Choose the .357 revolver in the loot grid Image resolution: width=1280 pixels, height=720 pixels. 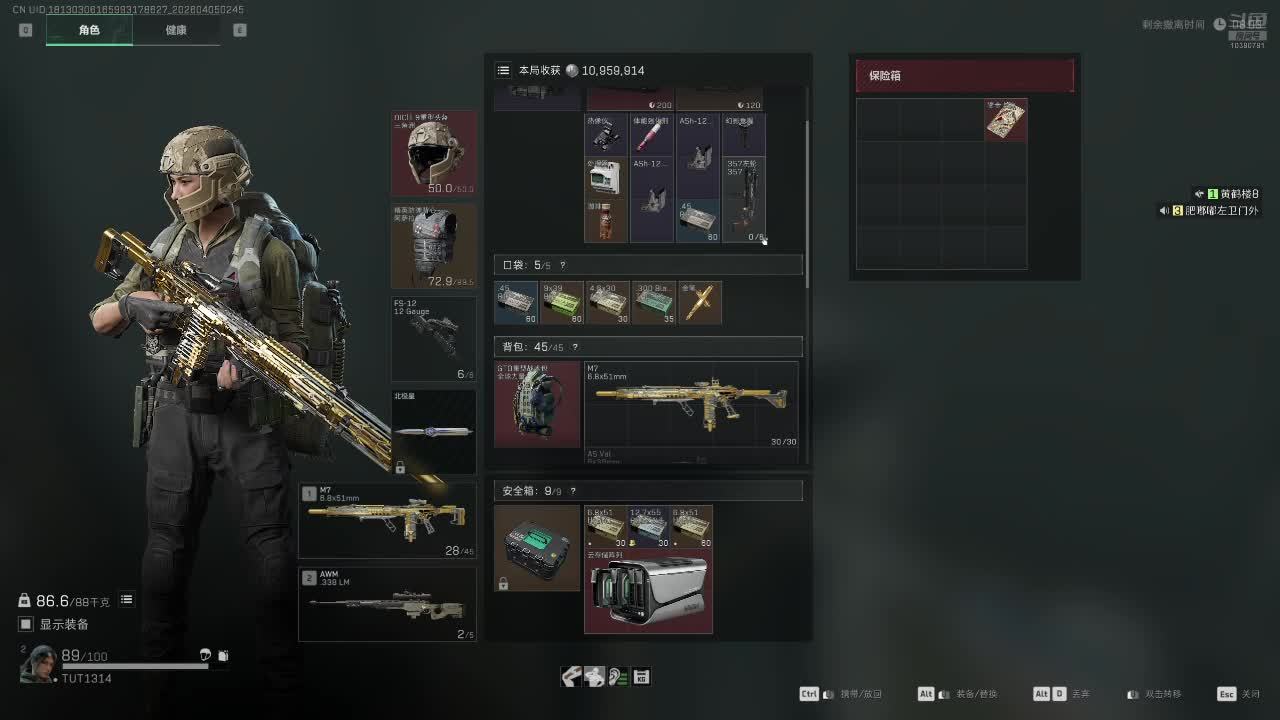(743, 199)
